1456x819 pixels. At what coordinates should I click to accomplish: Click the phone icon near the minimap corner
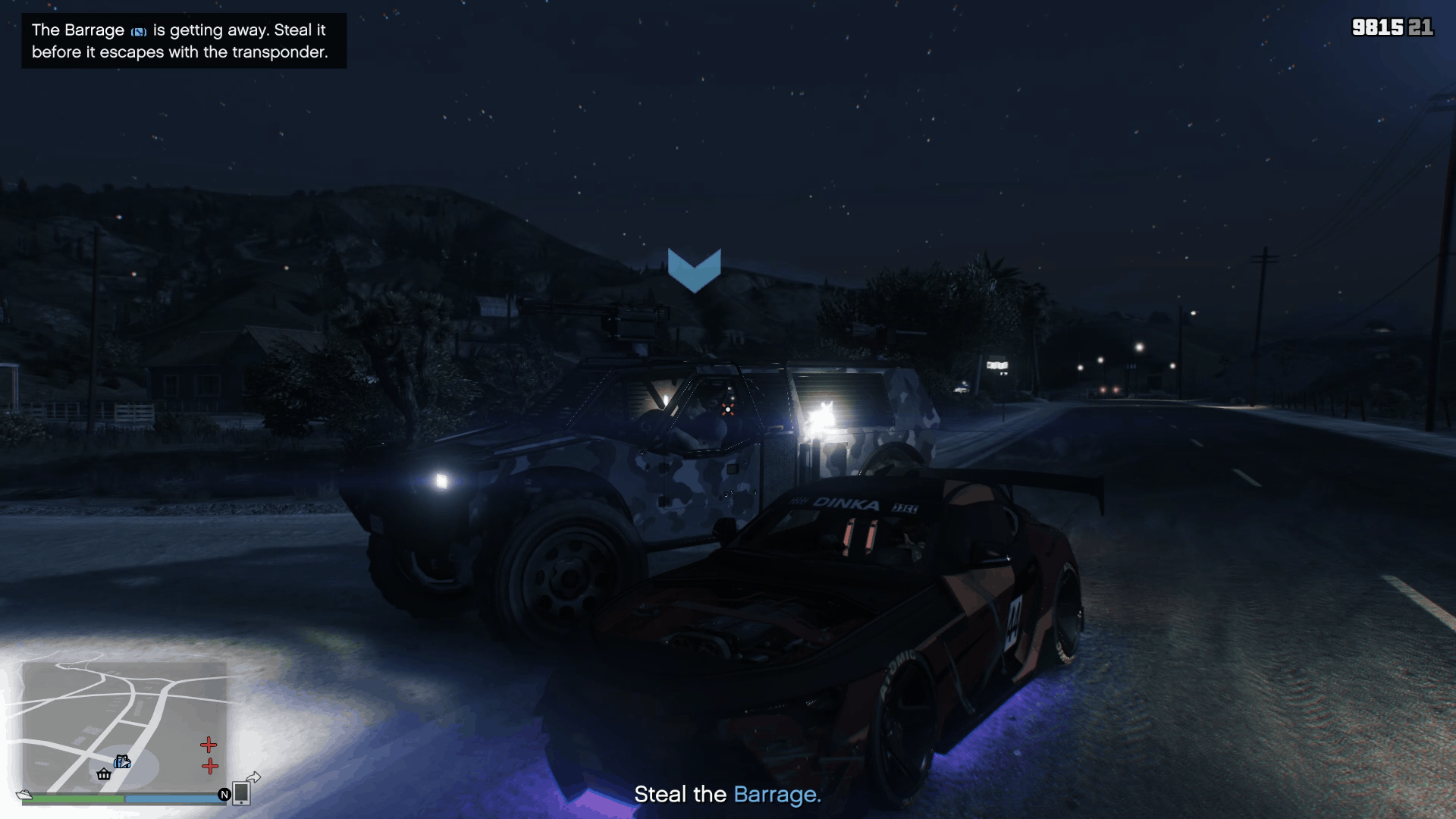241,791
